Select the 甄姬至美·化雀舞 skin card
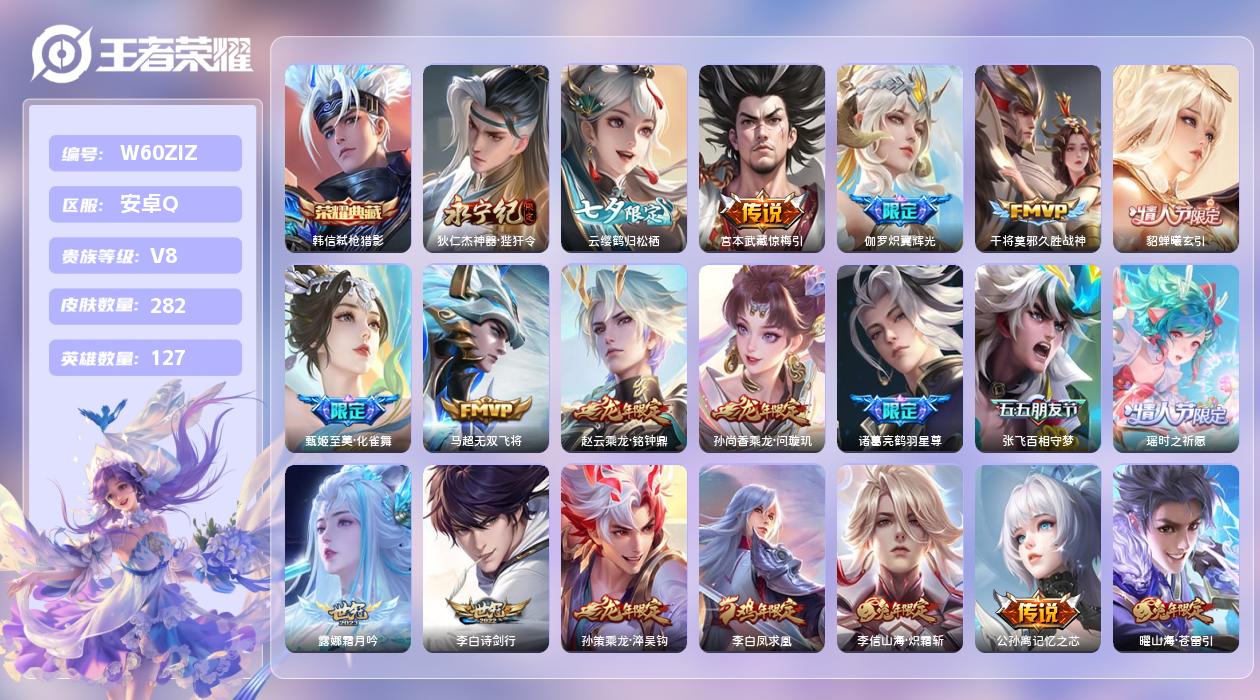 [348, 358]
